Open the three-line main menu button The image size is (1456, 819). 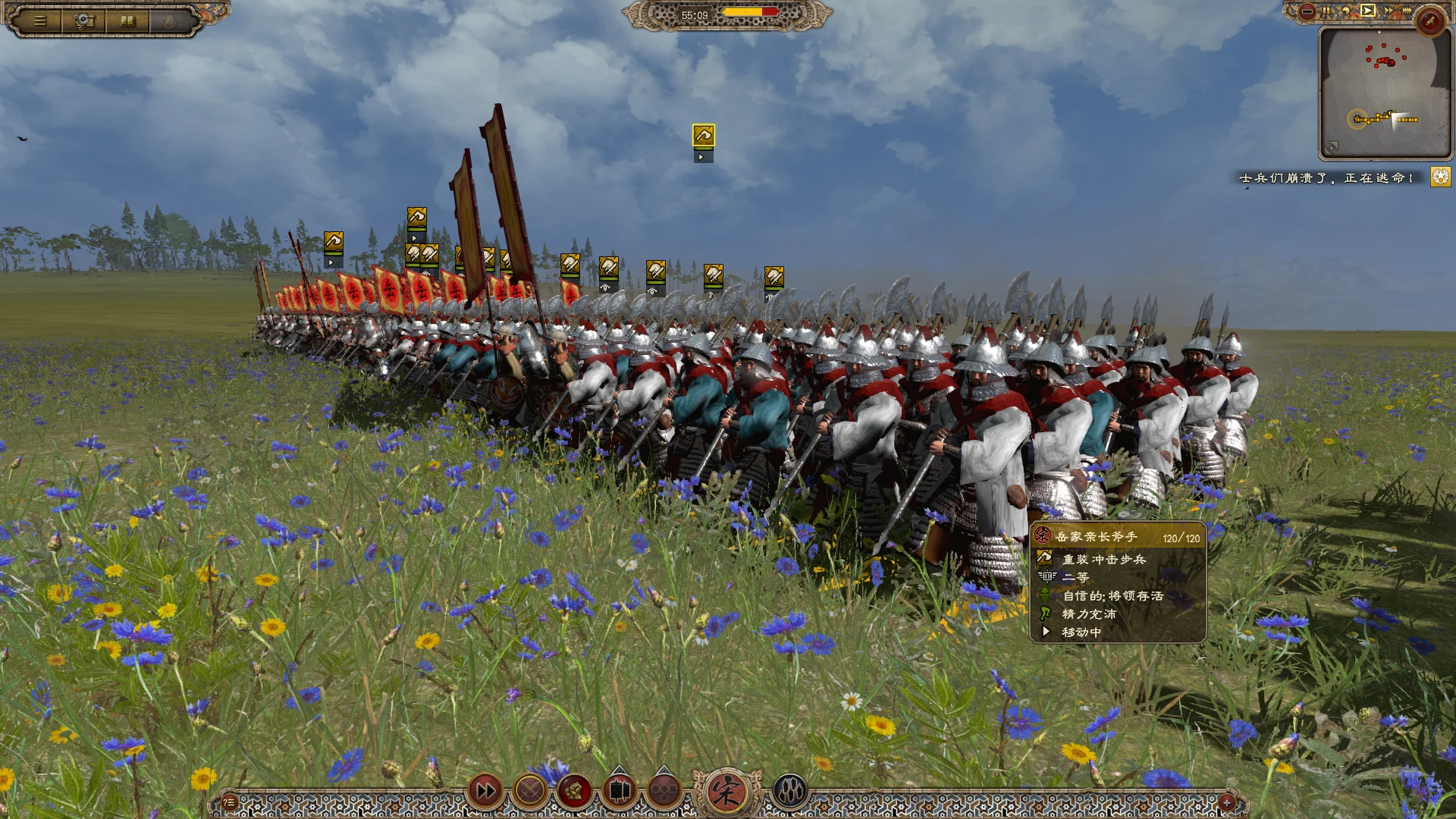40,21
